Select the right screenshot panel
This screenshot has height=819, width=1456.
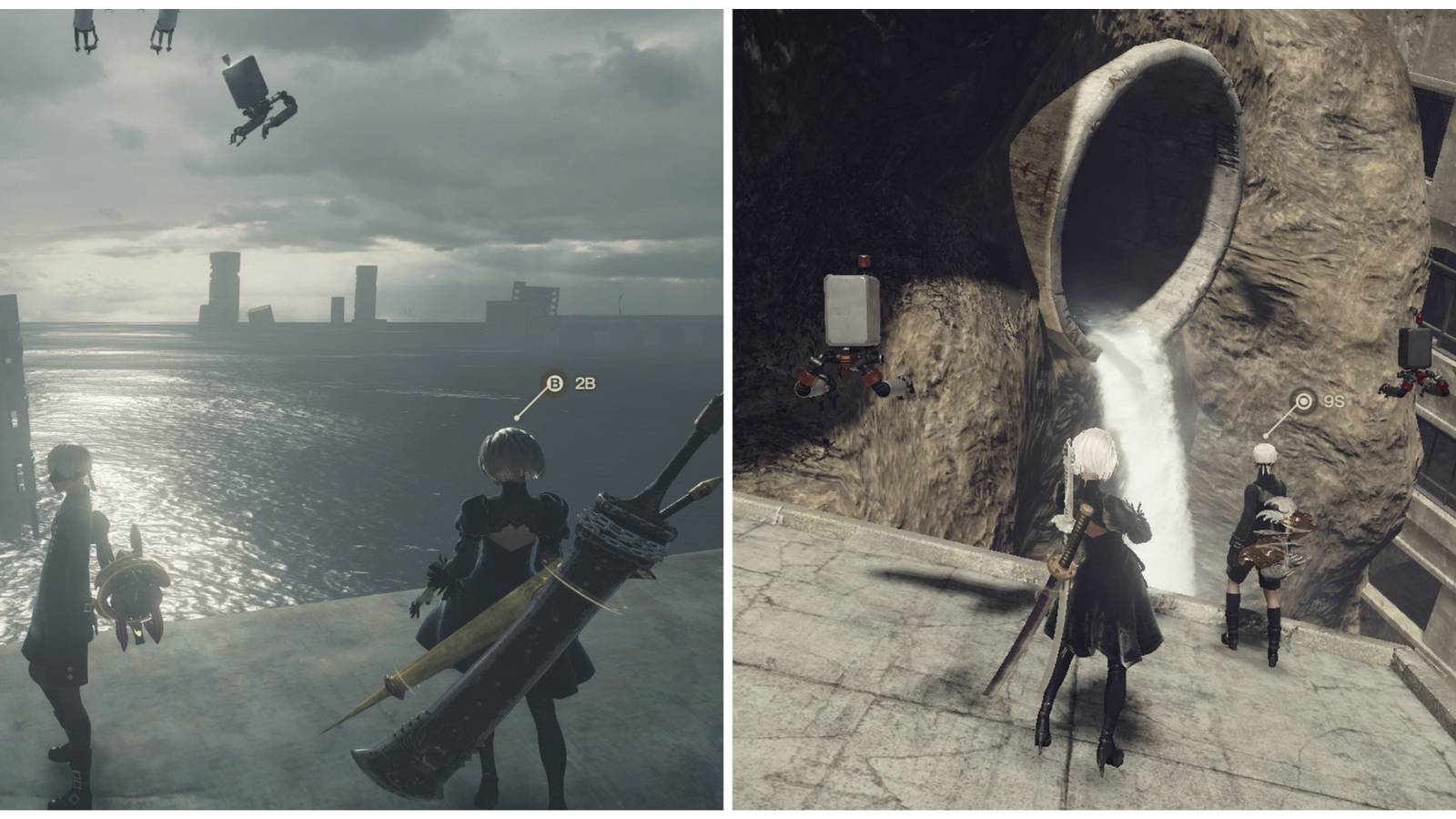tap(1092, 409)
